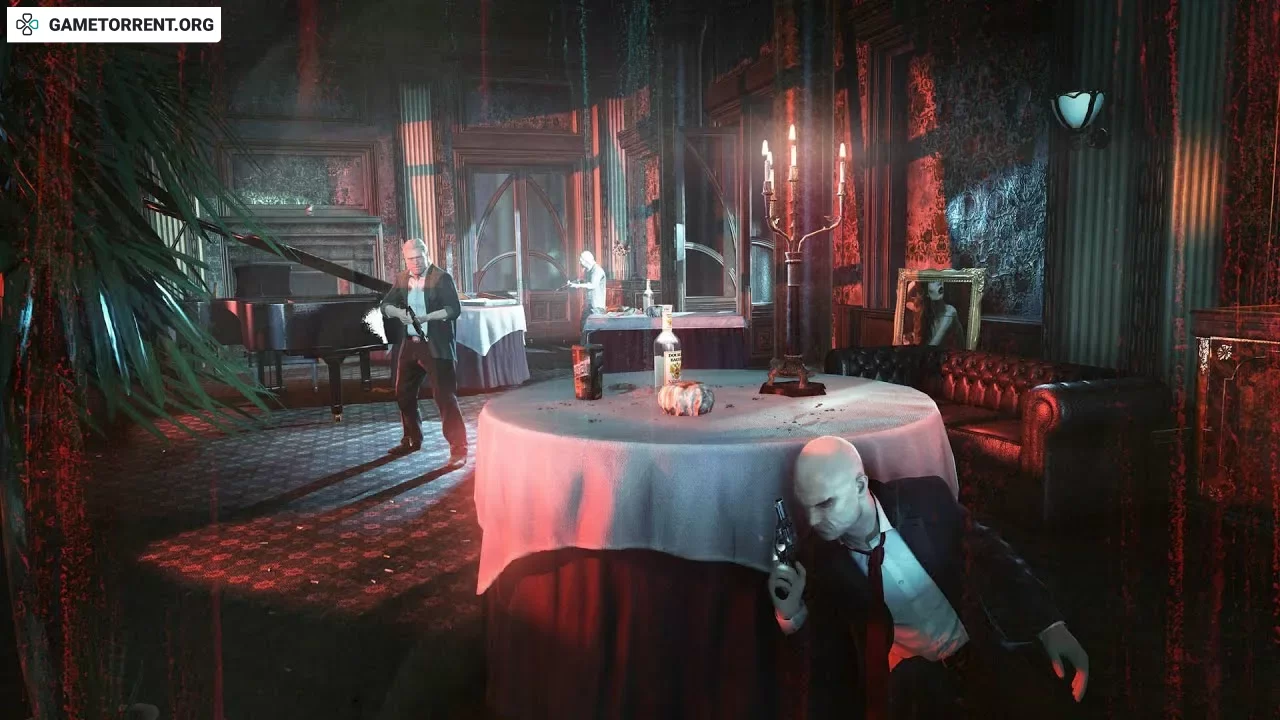
Task: Click the GAMETORRENT.ORG watermark logo
Action: [114, 24]
